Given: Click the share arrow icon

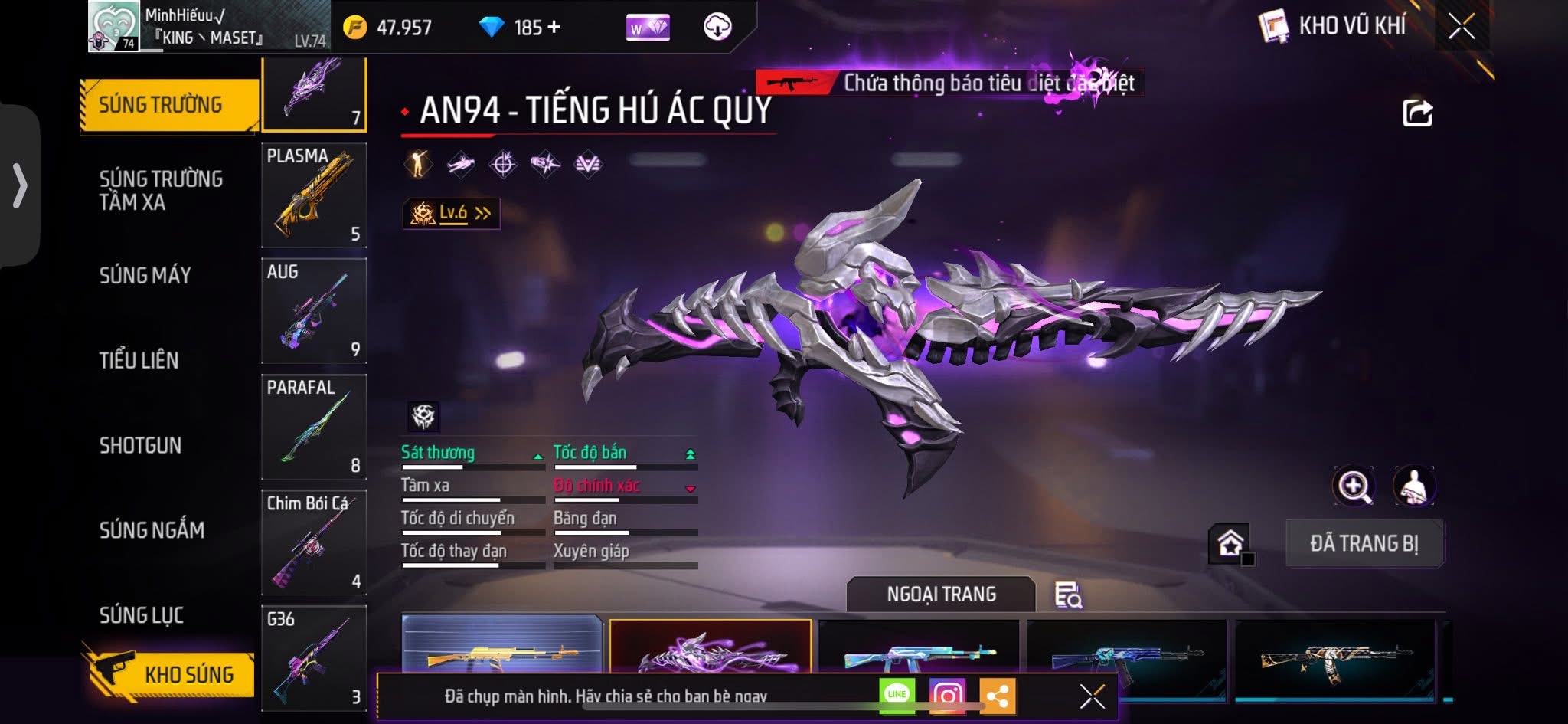Looking at the screenshot, I should coord(1417,113).
